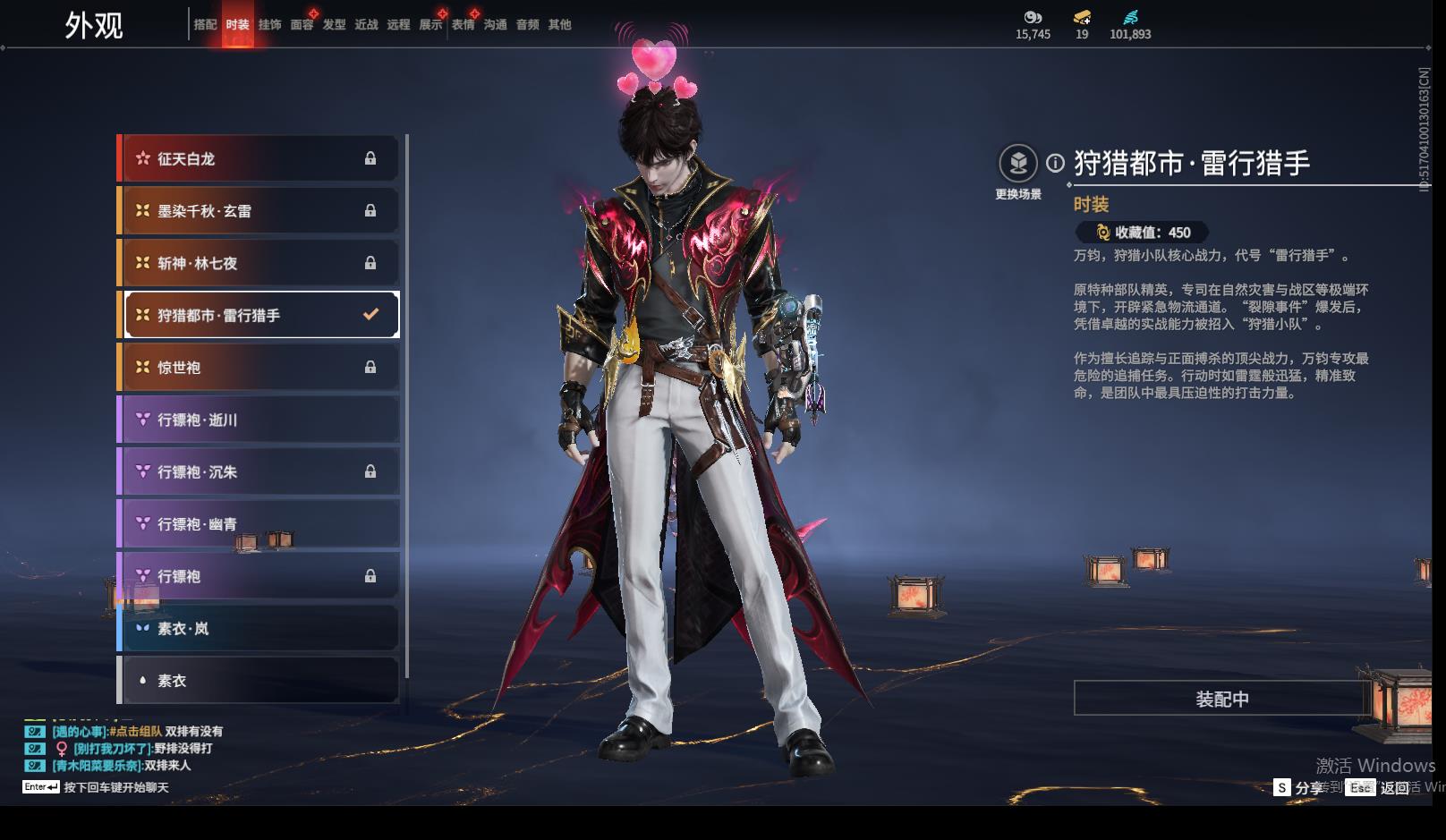Screen dimensions: 1446x840
Task: Switch to the 其他 tab
Action: click(x=559, y=25)
